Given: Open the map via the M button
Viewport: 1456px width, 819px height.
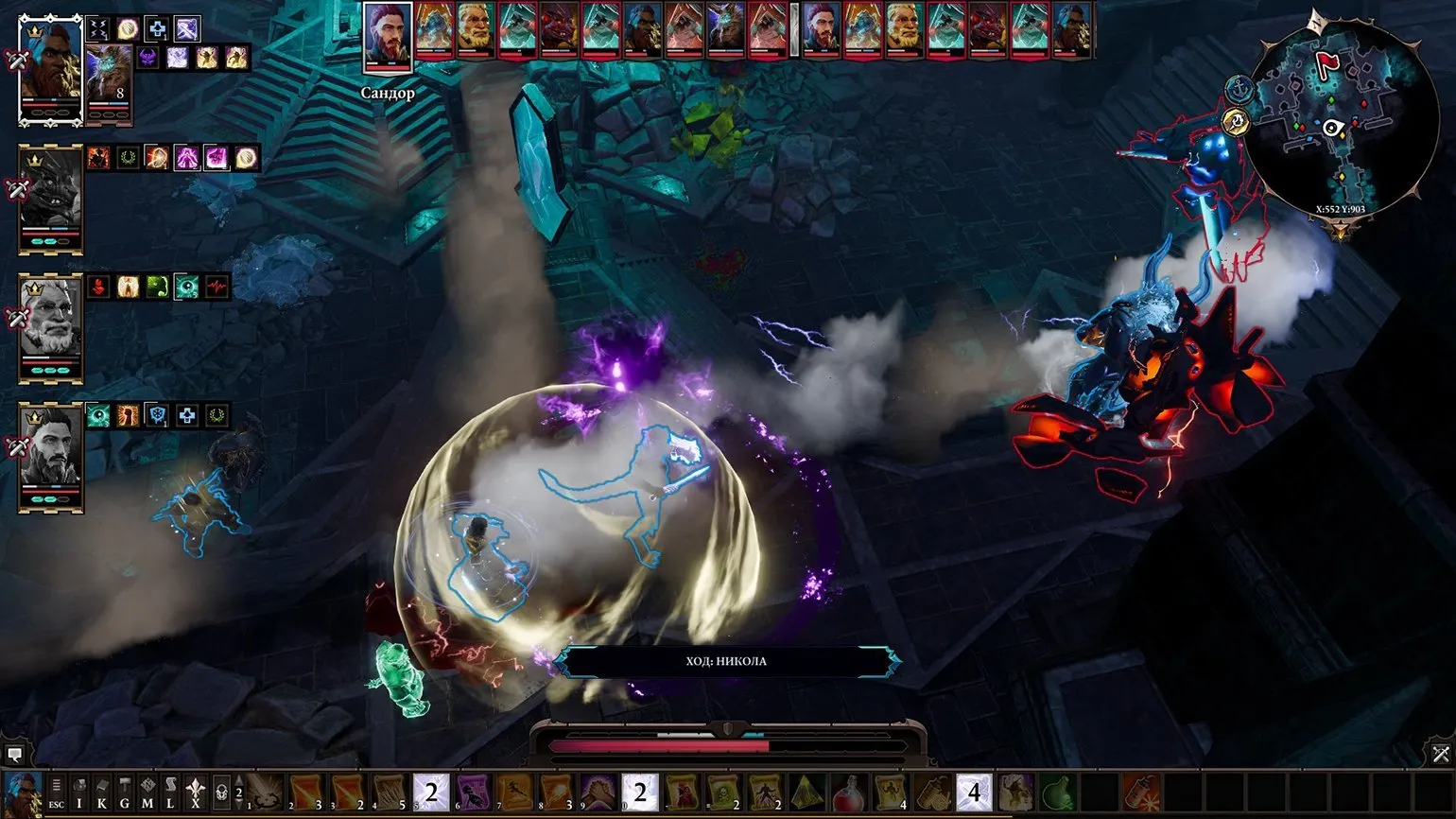Looking at the screenshot, I should [x=147, y=793].
